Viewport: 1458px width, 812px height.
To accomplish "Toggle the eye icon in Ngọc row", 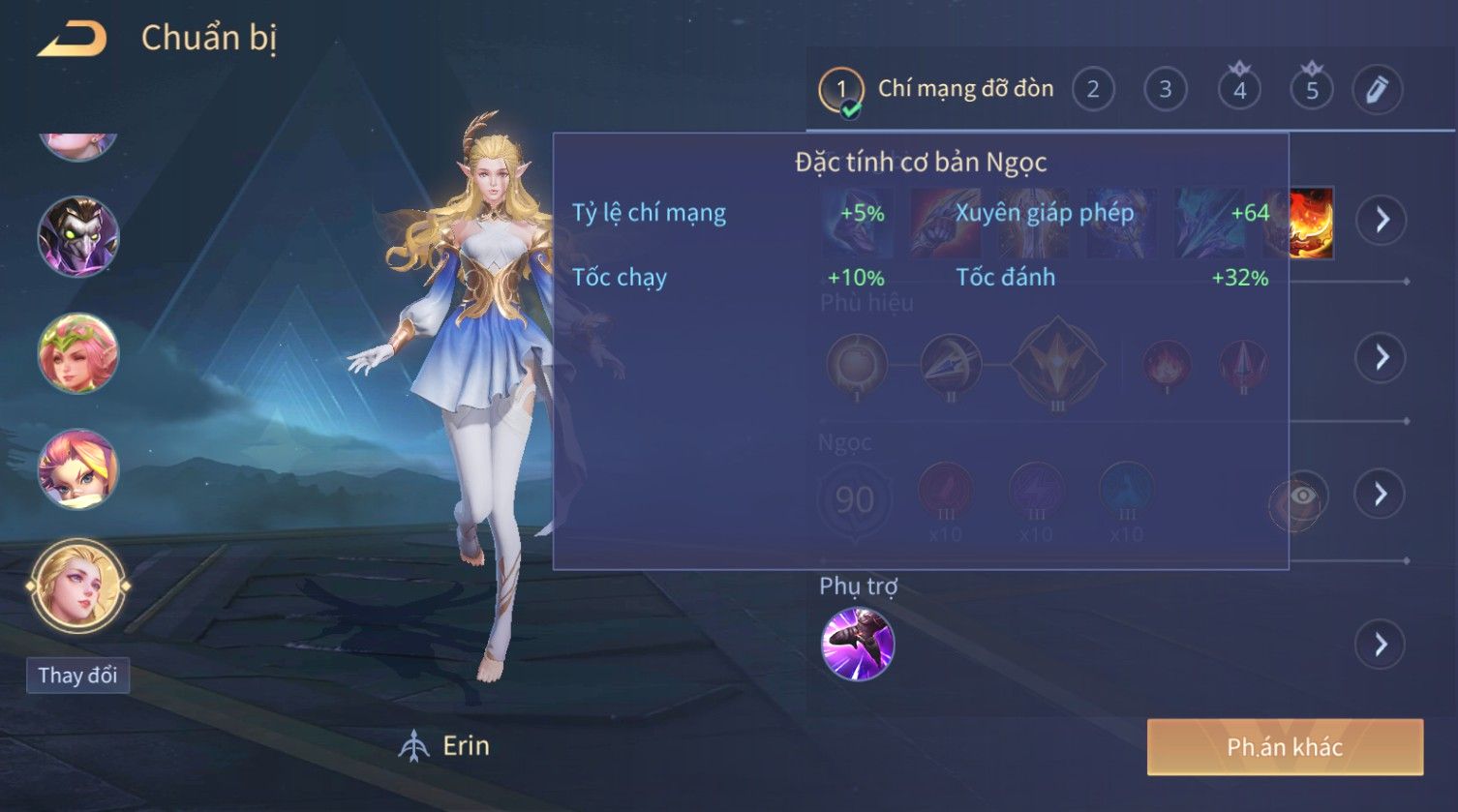I will (x=1302, y=496).
